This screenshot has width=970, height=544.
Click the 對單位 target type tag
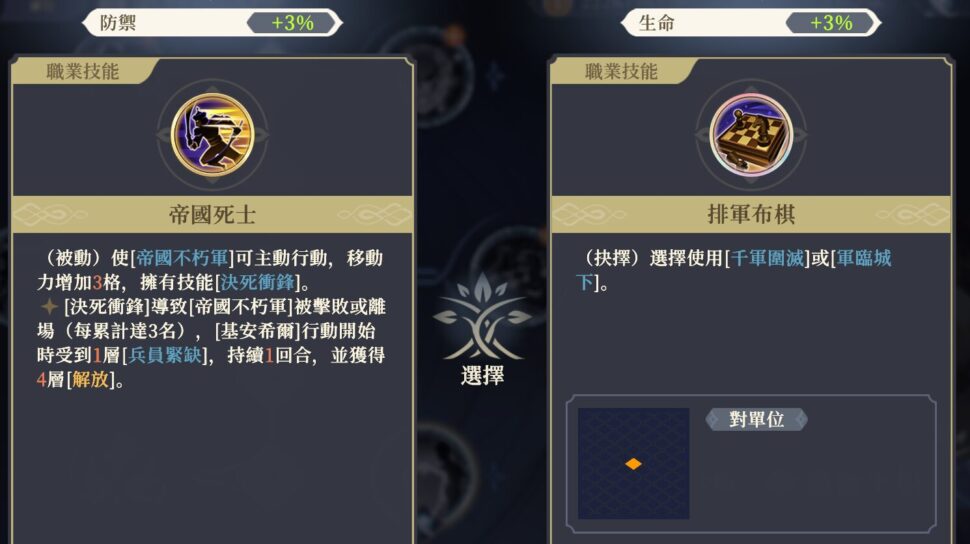(x=755, y=420)
